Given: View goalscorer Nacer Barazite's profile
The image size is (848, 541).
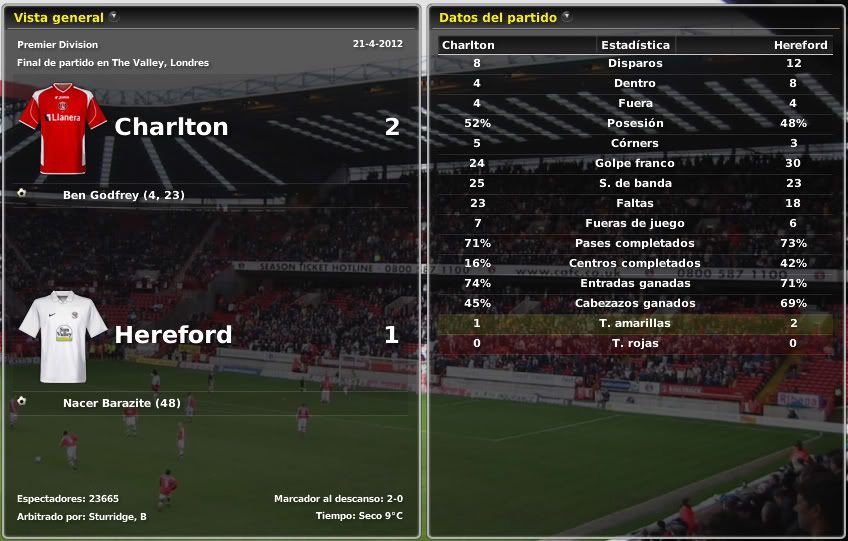Looking at the screenshot, I should click(121, 403).
